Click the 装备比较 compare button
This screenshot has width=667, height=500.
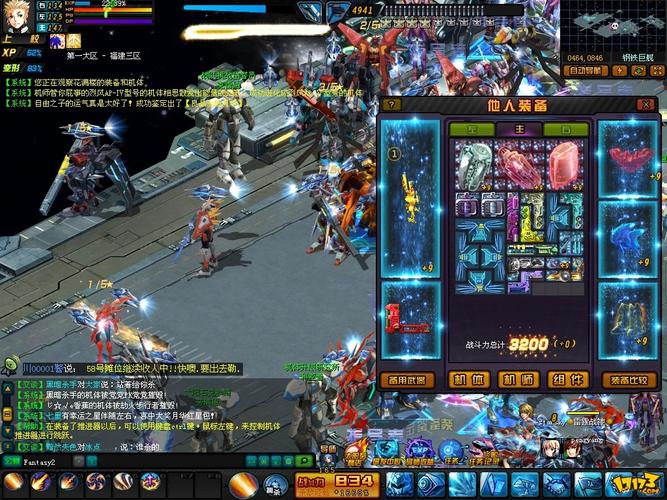click(628, 379)
